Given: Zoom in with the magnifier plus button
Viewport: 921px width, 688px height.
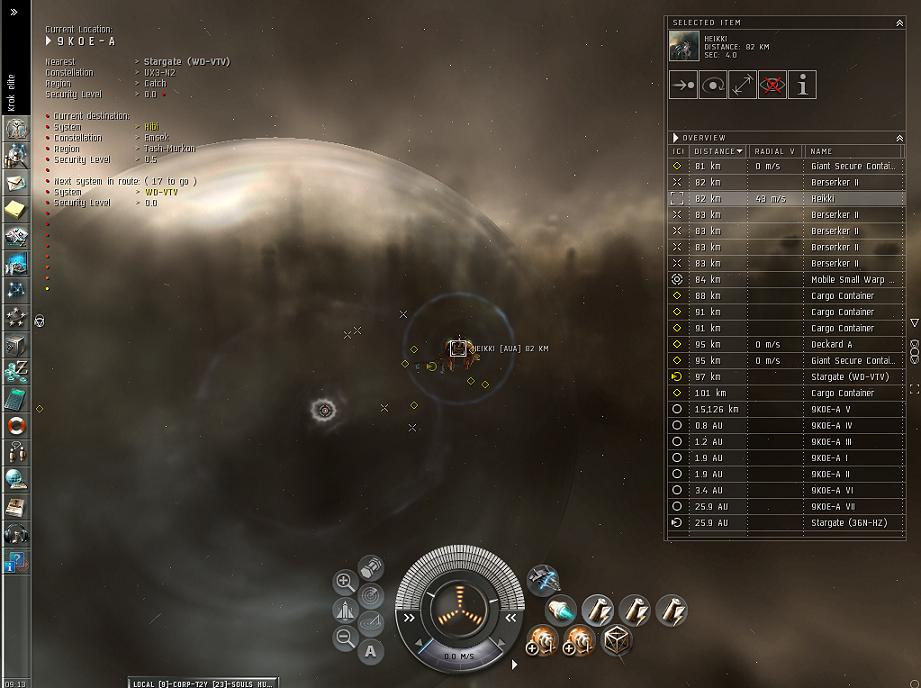Looking at the screenshot, I should point(344,581).
